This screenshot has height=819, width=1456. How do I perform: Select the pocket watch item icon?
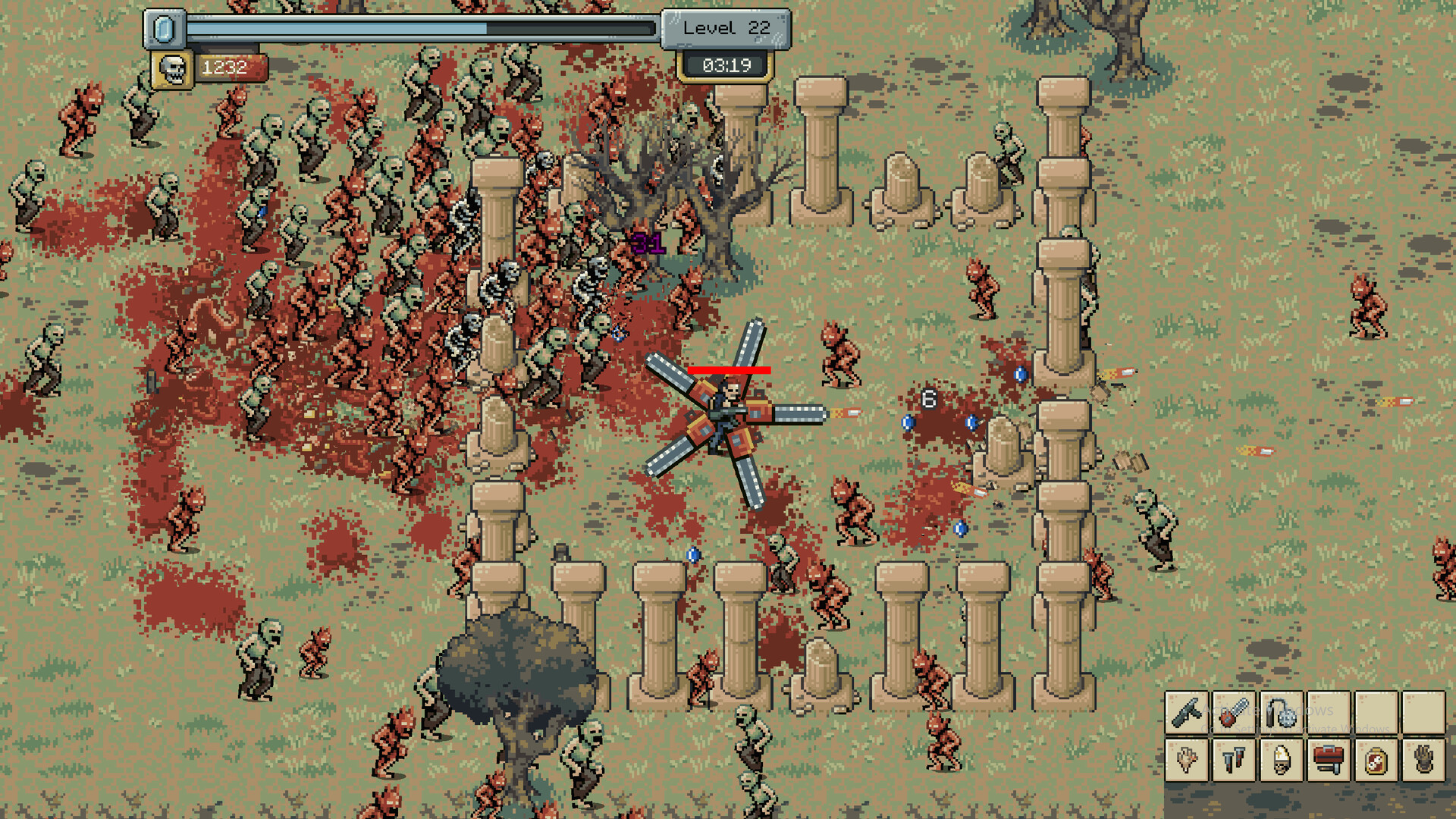click(x=1376, y=760)
